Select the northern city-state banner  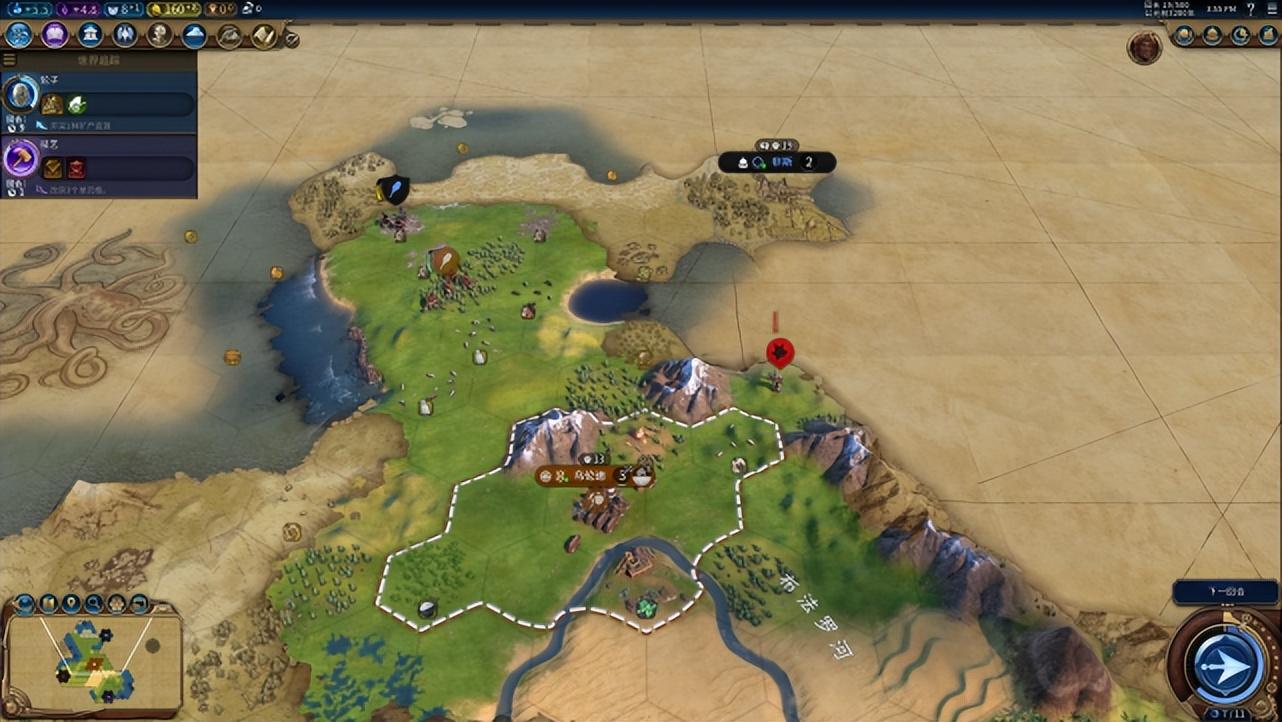click(776, 162)
